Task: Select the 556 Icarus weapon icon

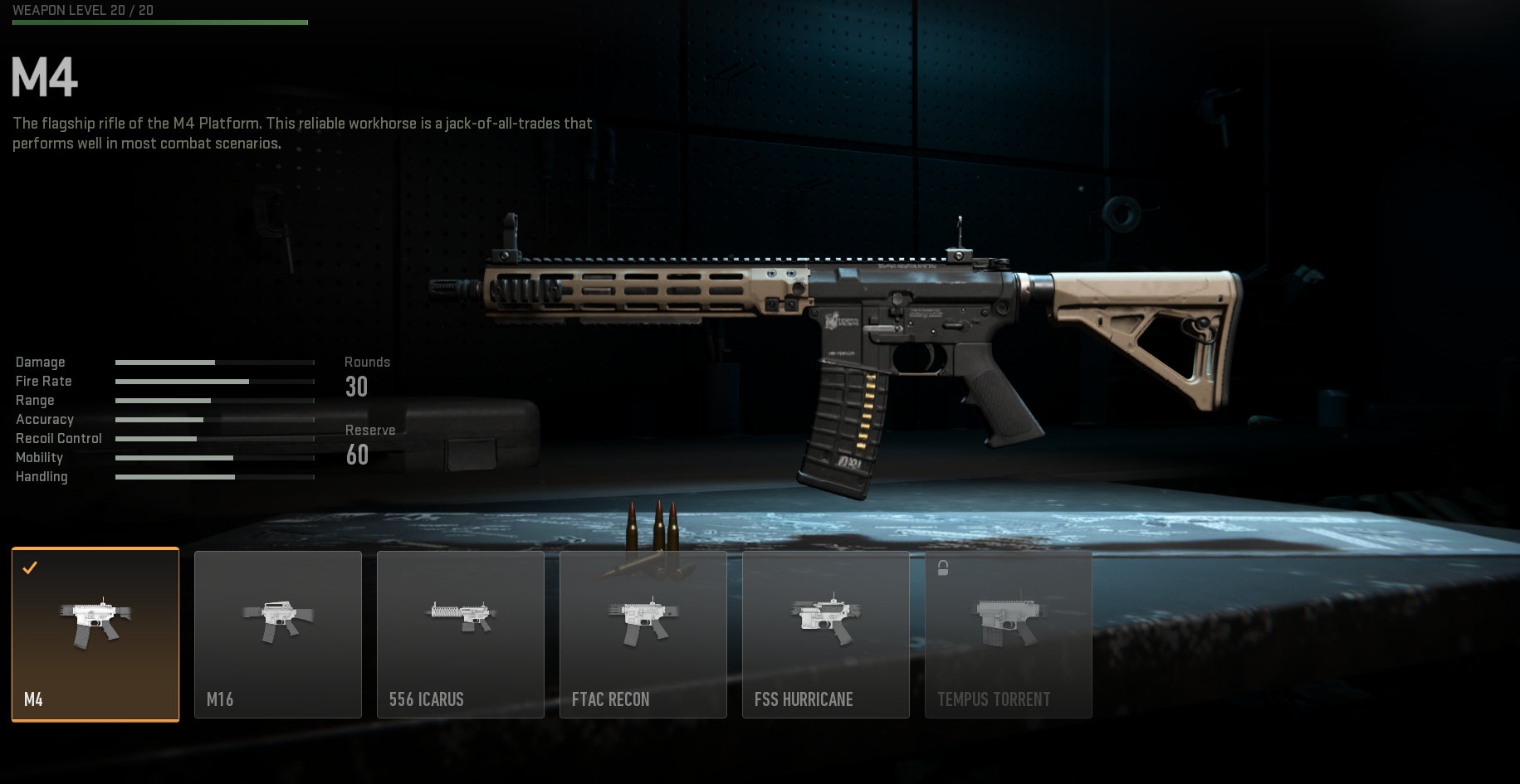Action: tap(460, 614)
